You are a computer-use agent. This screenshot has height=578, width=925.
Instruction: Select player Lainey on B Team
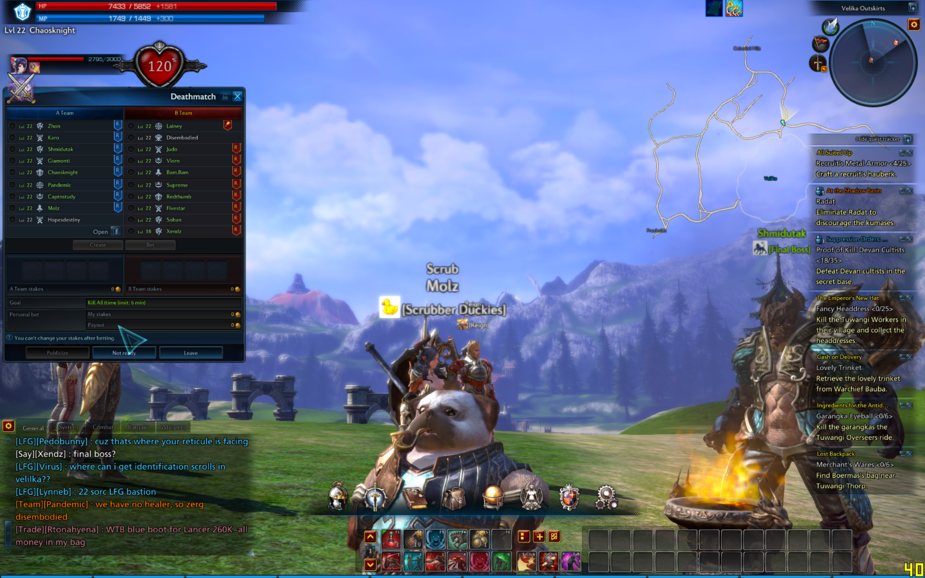pos(174,126)
